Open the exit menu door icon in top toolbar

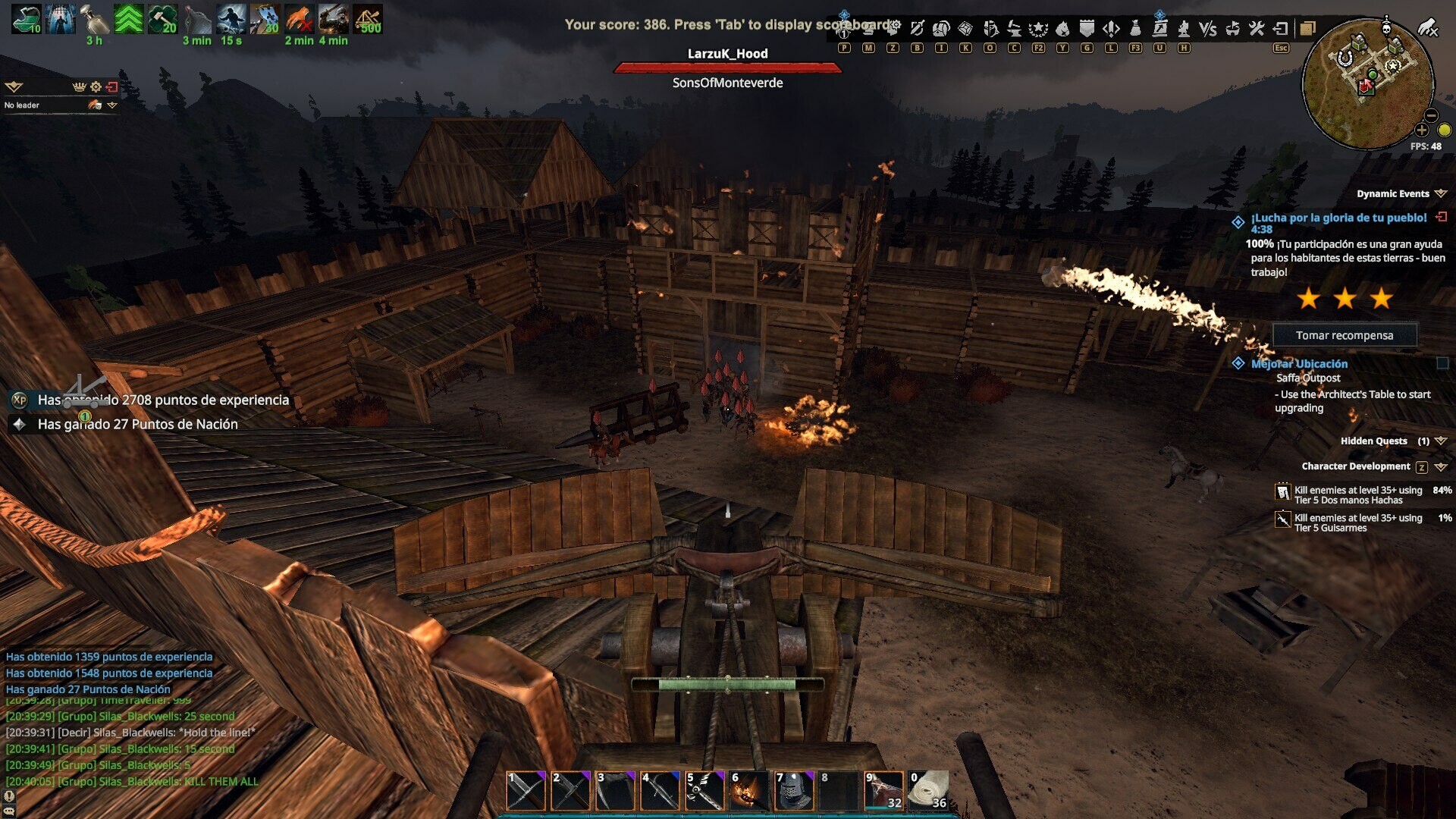click(1281, 29)
